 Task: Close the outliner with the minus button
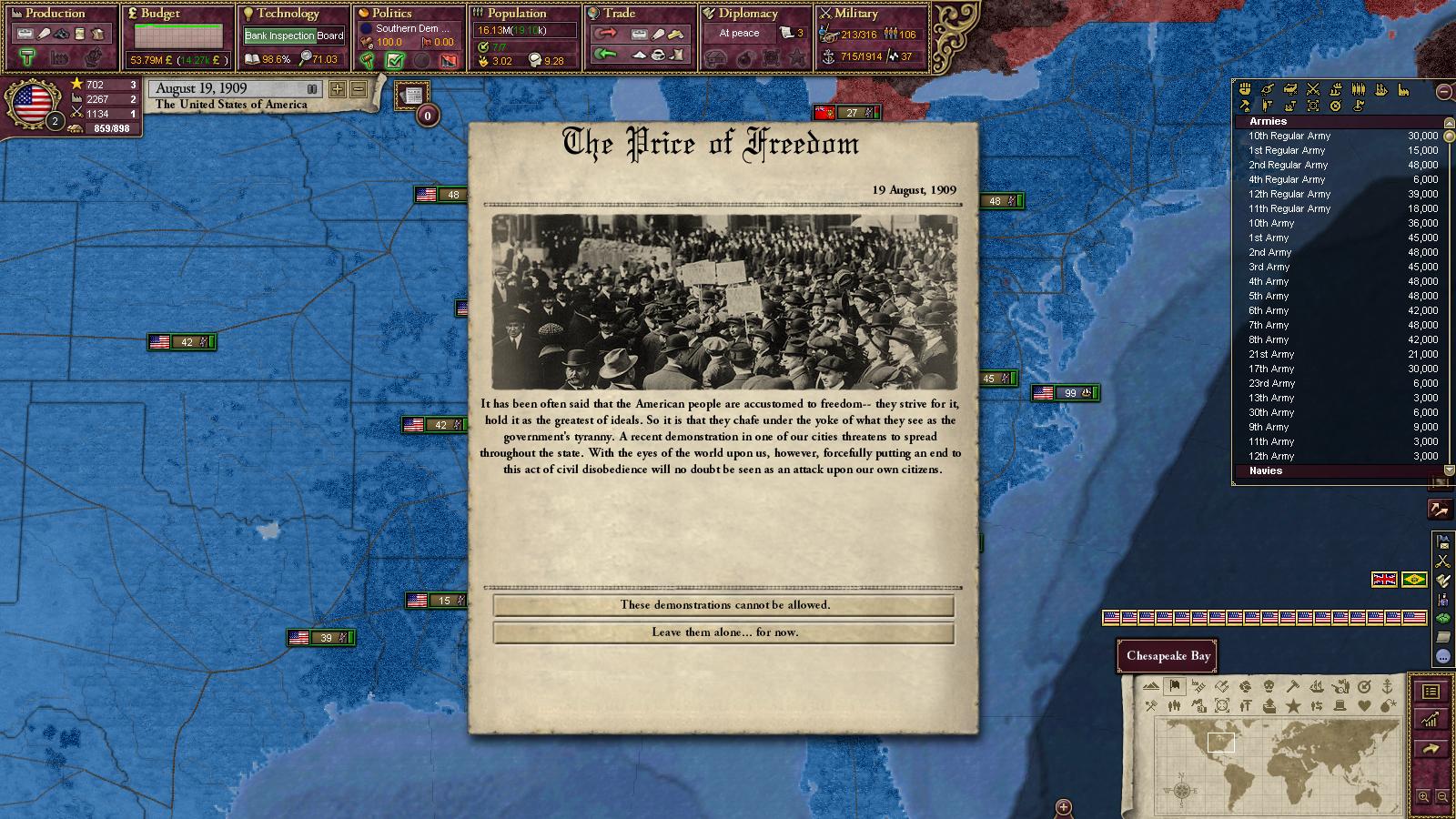[x=1443, y=91]
